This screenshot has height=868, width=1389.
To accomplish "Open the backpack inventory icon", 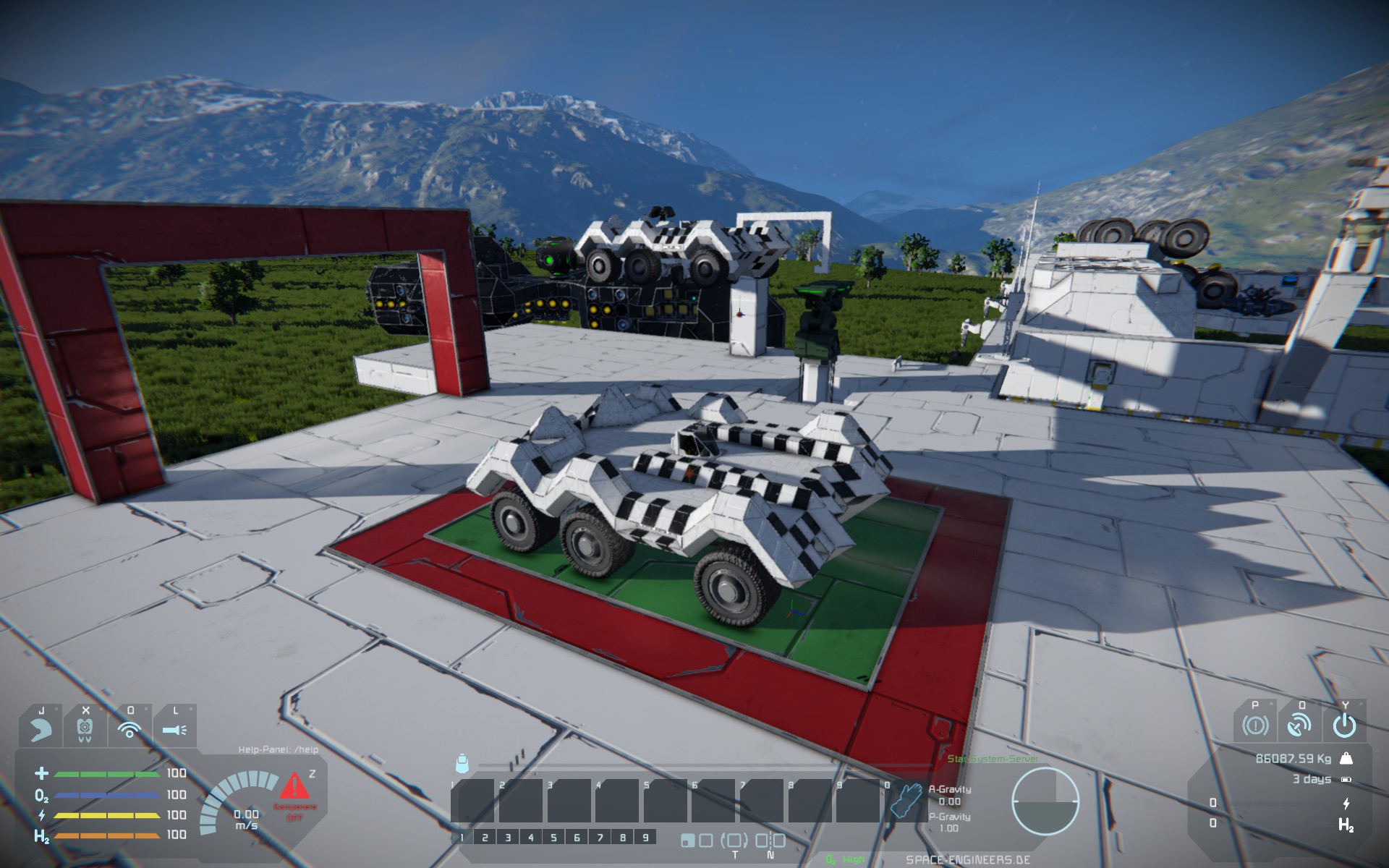I will pyautogui.click(x=462, y=764).
